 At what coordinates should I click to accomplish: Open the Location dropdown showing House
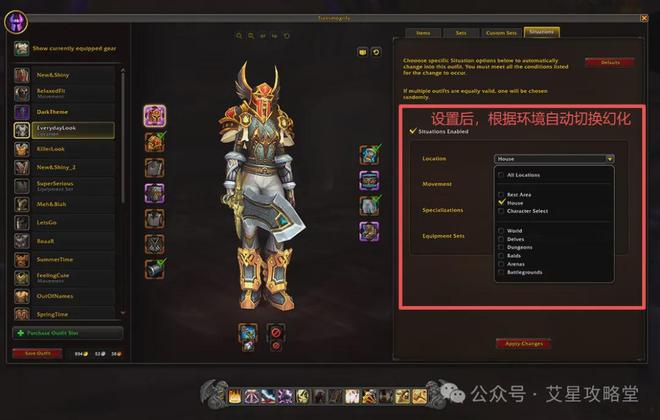554,158
